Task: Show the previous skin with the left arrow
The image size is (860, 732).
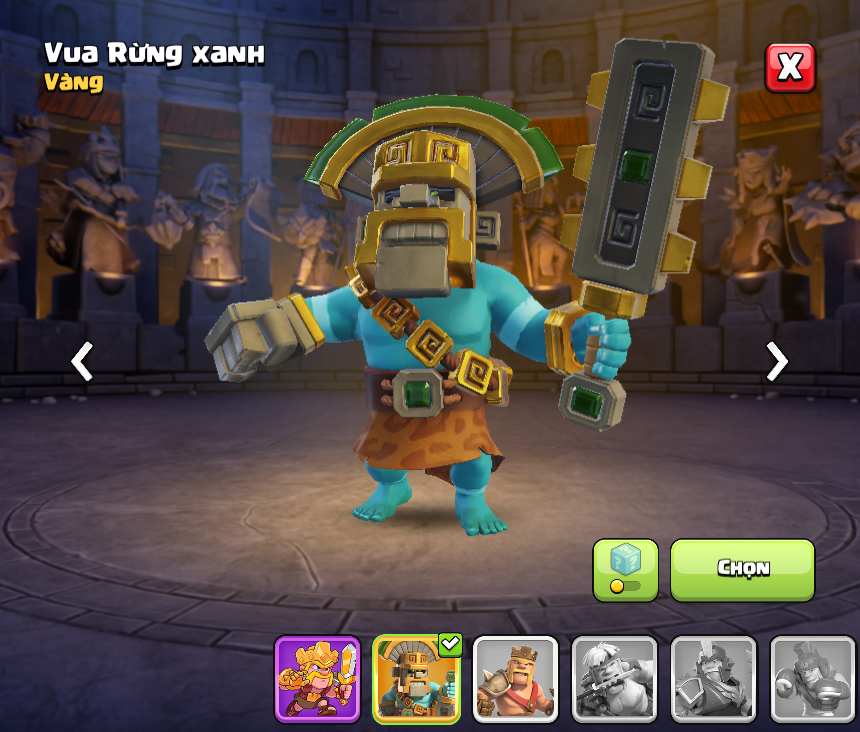Action: (82, 361)
